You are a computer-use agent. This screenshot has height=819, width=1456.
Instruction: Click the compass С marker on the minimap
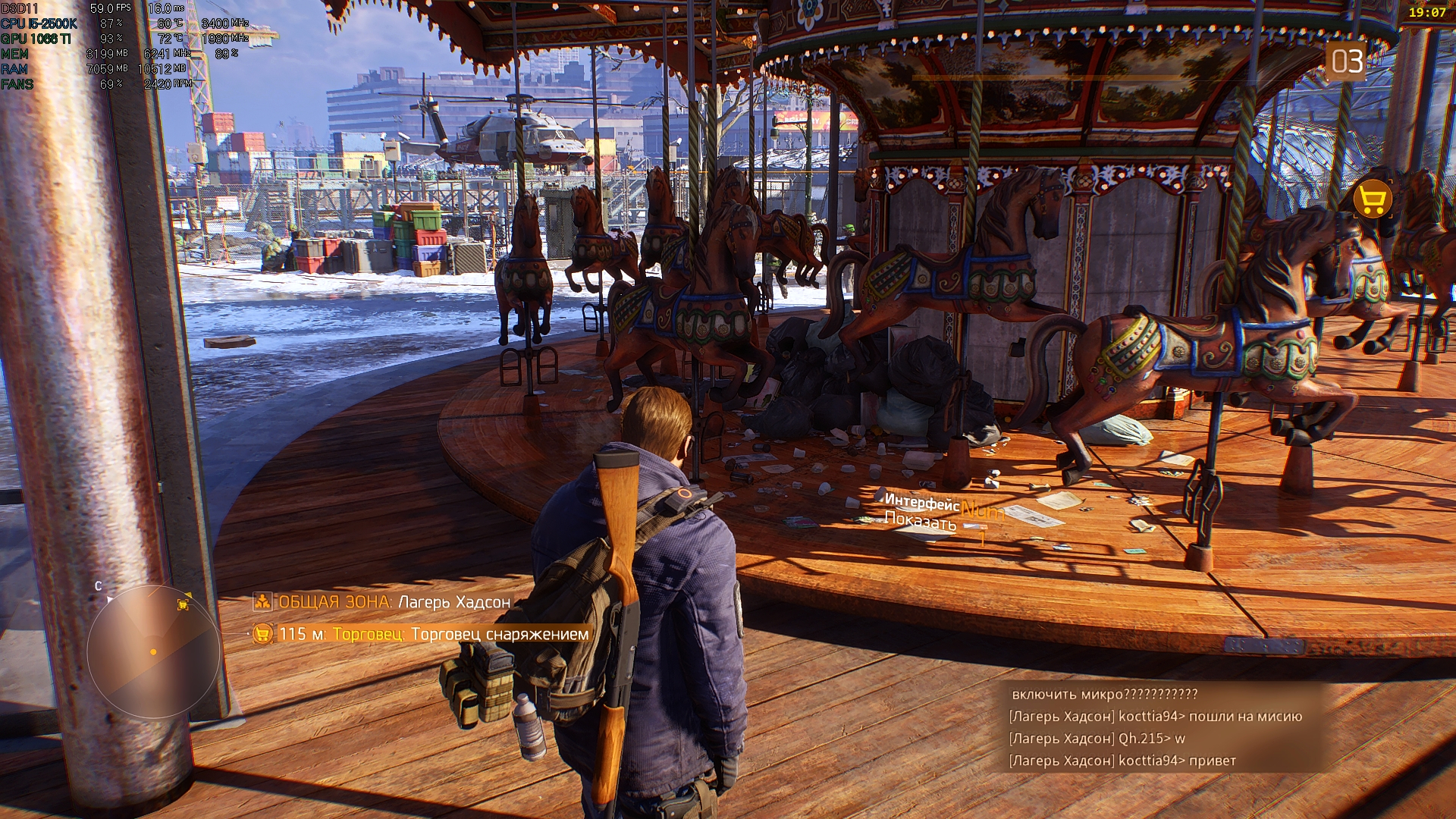click(x=99, y=585)
